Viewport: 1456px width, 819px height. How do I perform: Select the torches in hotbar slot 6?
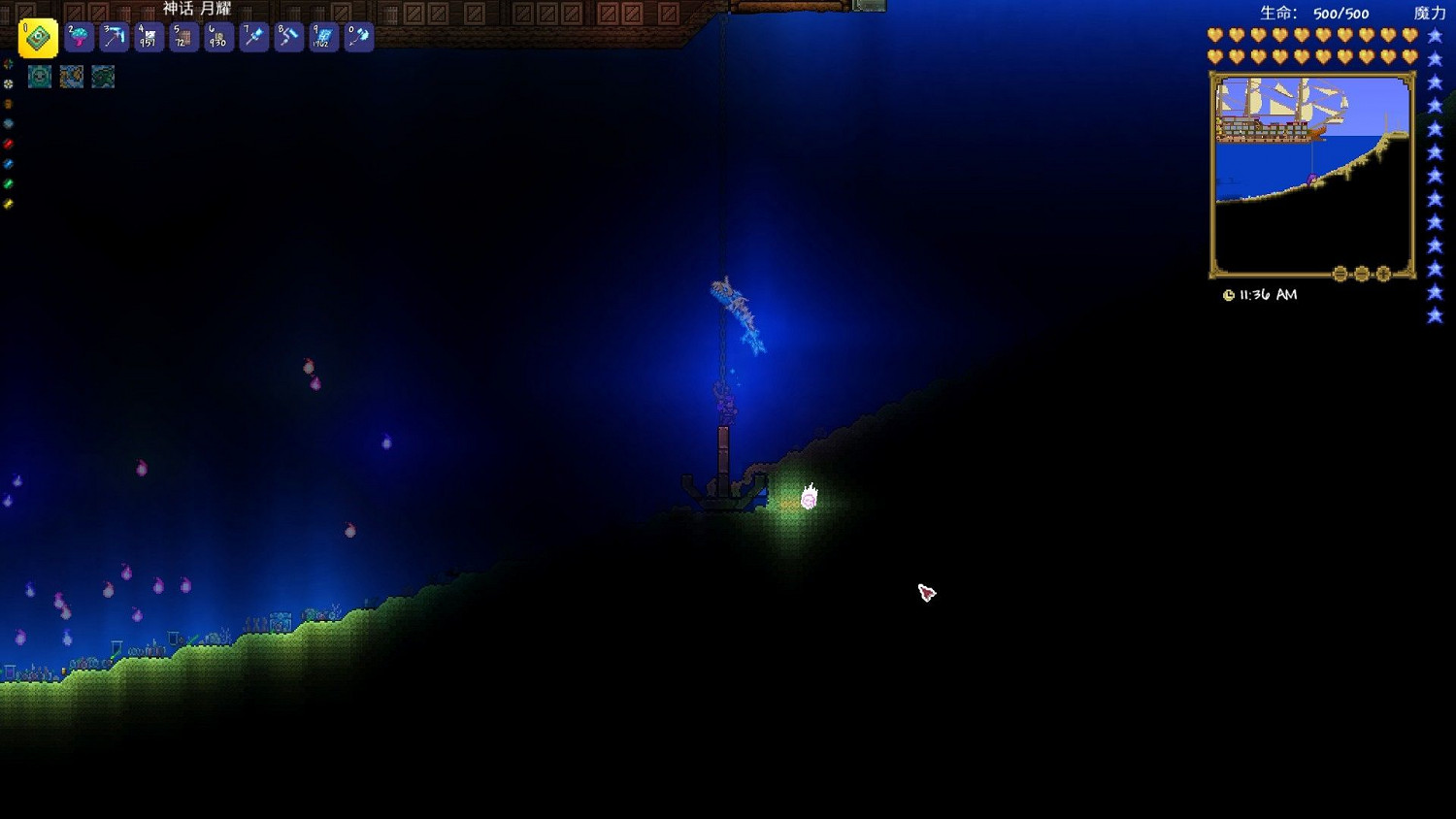click(216, 39)
